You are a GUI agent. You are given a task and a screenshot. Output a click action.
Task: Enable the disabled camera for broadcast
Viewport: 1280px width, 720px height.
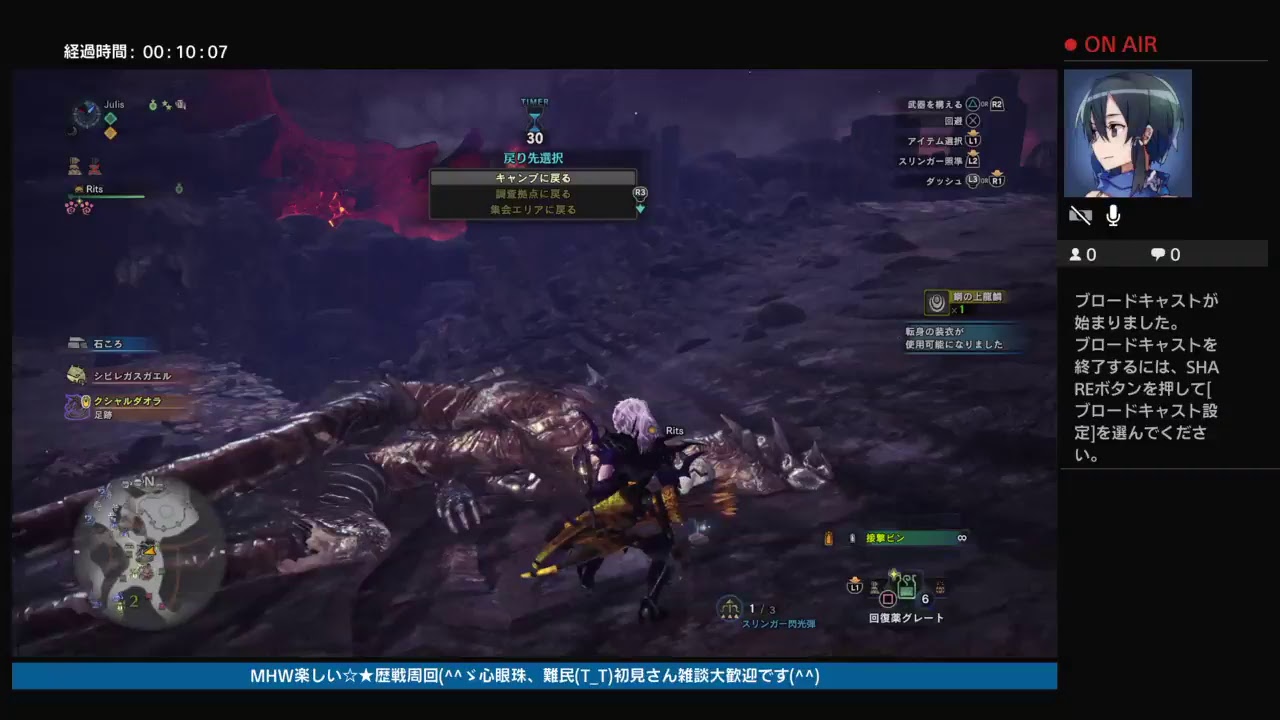[x=1080, y=214]
